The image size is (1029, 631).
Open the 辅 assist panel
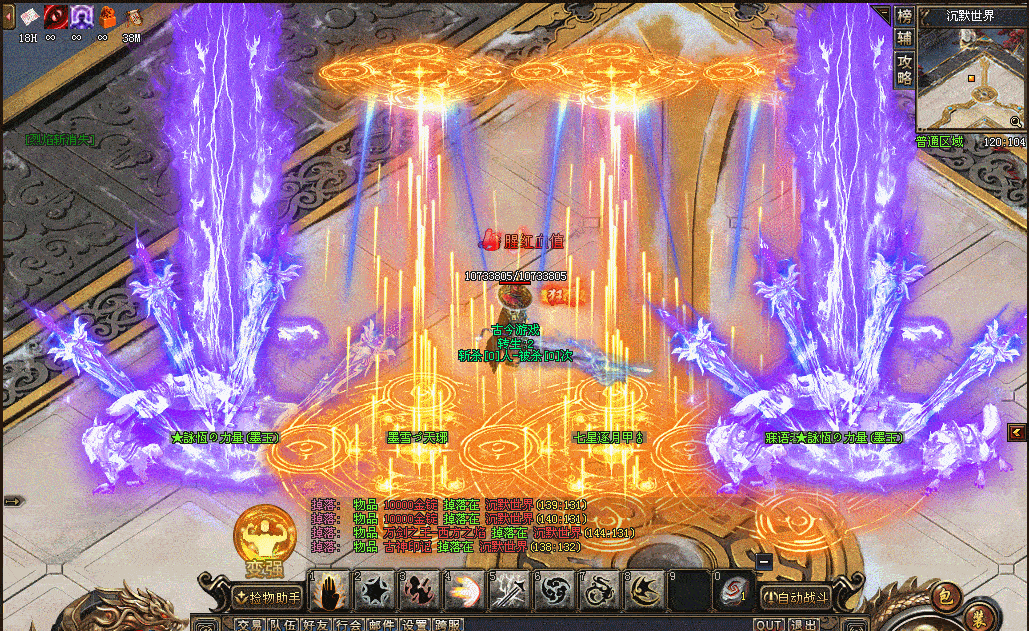pos(905,38)
